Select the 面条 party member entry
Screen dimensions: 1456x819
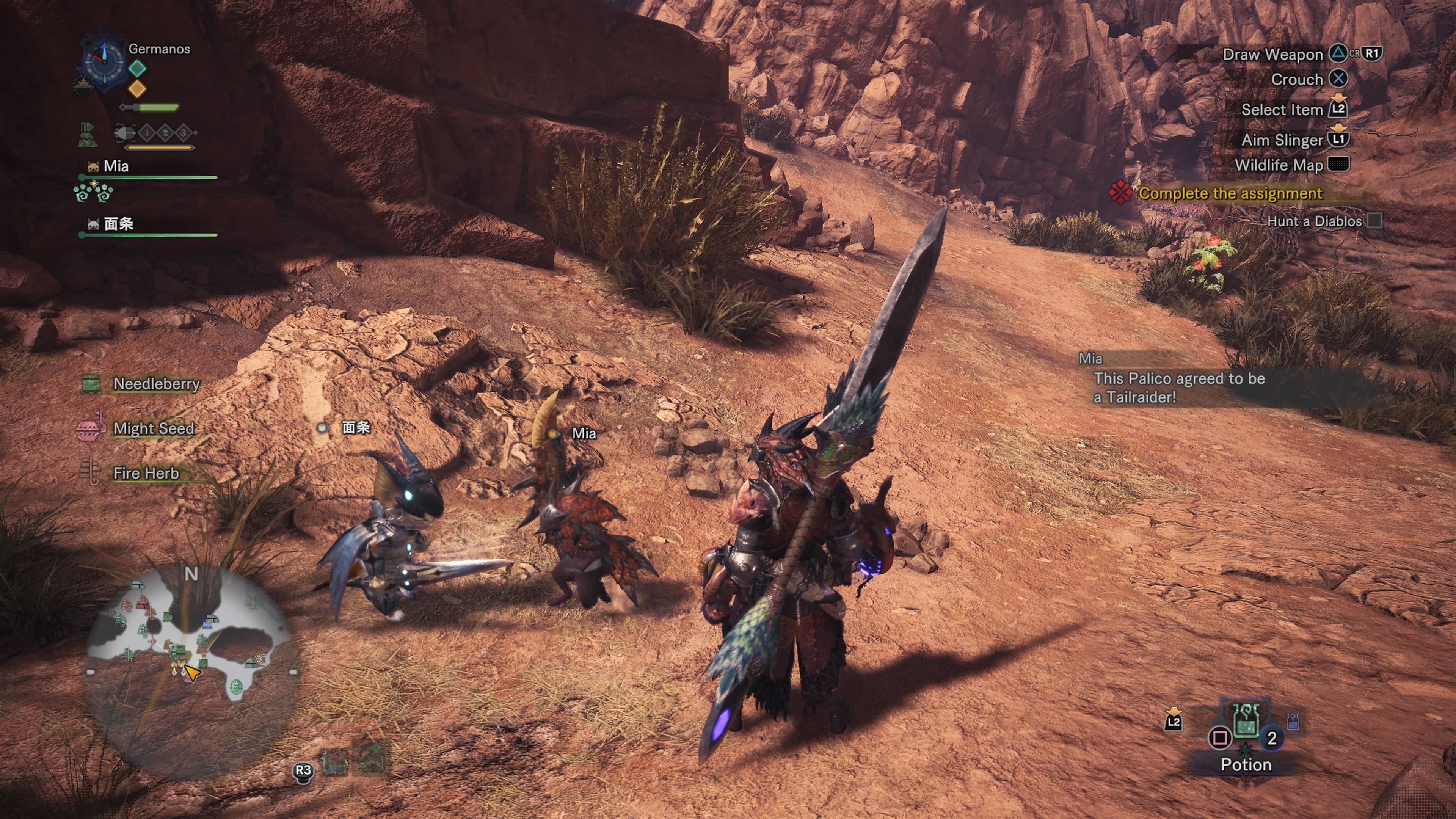[119, 224]
